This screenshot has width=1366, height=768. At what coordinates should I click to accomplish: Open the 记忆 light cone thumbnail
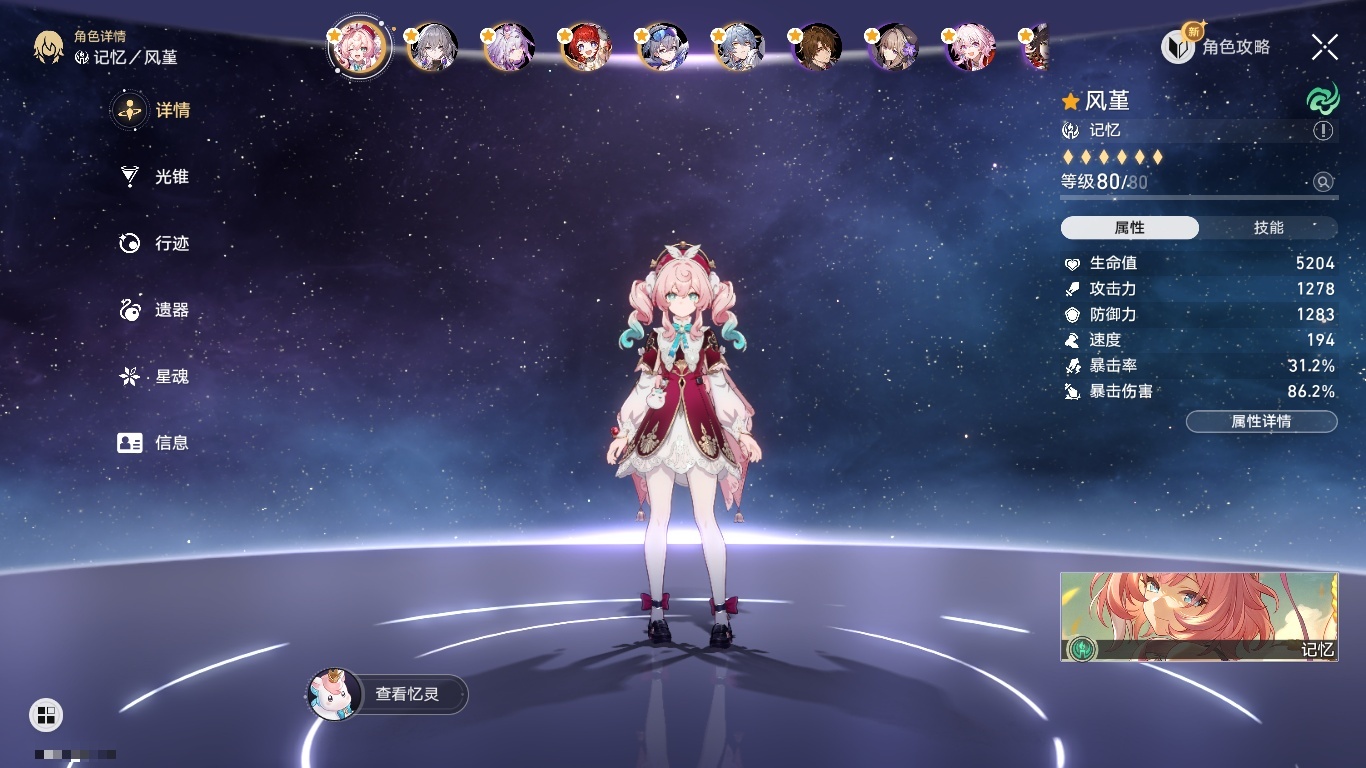[1198, 616]
